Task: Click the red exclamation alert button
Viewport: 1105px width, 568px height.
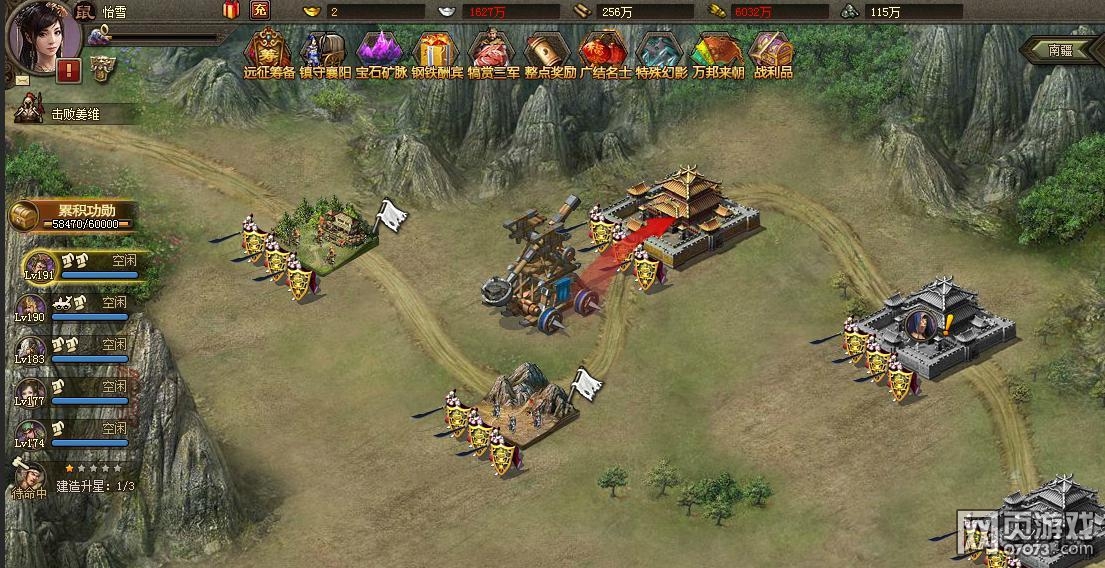Action: [69, 70]
